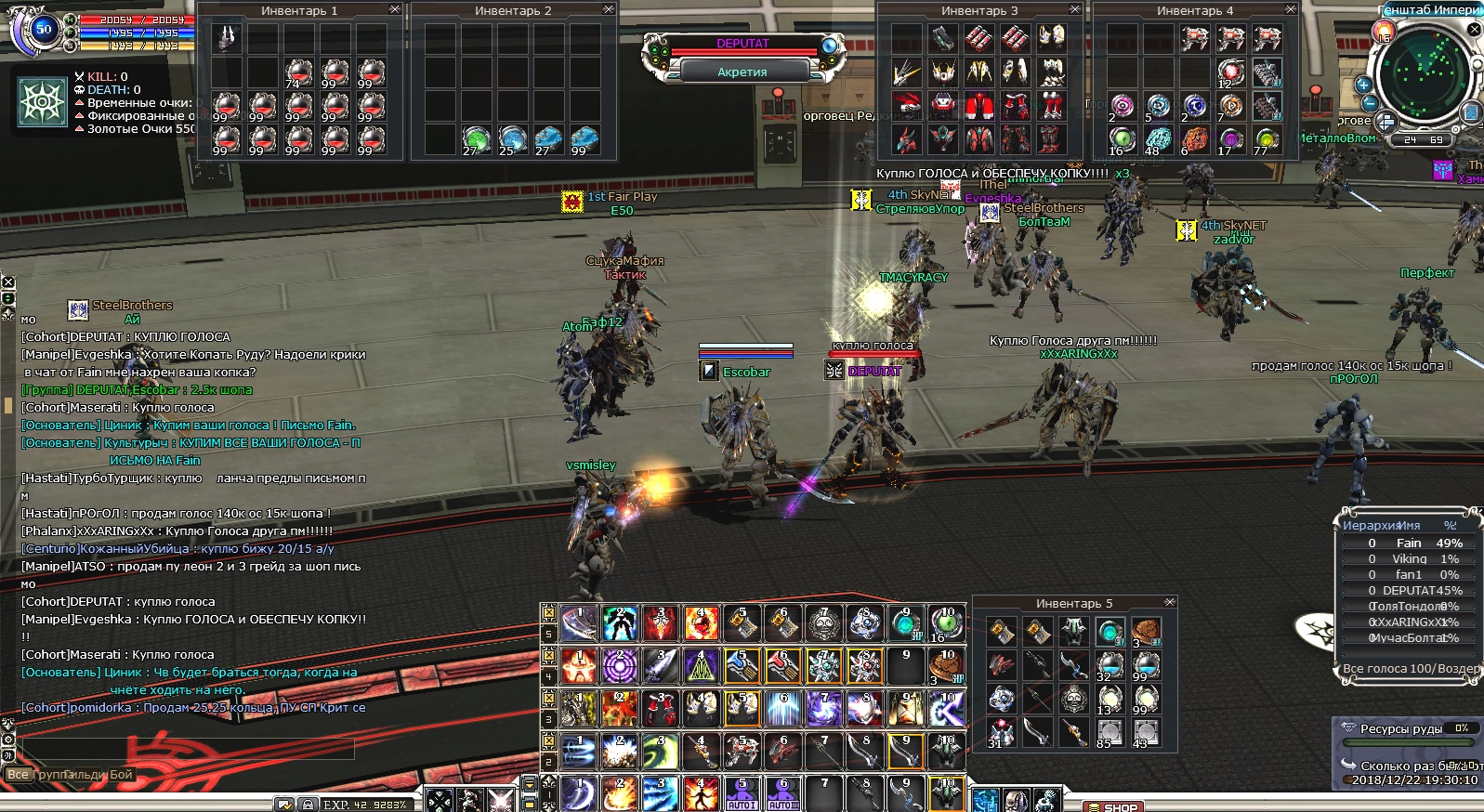
Task: Activate the AUTO I hotbar skill
Action: (x=742, y=794)
